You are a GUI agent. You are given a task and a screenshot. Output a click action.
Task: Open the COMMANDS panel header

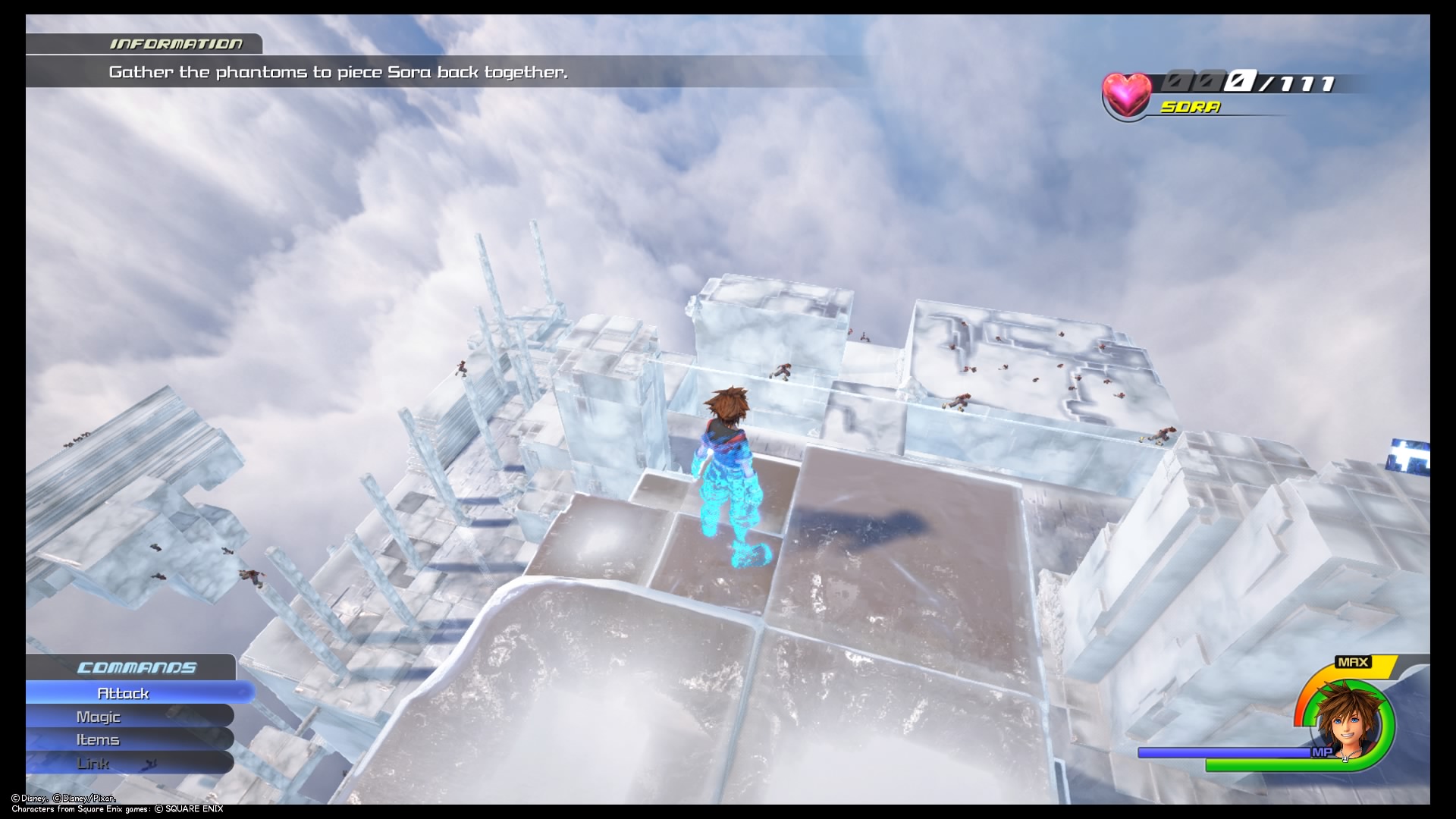[136, 668]
